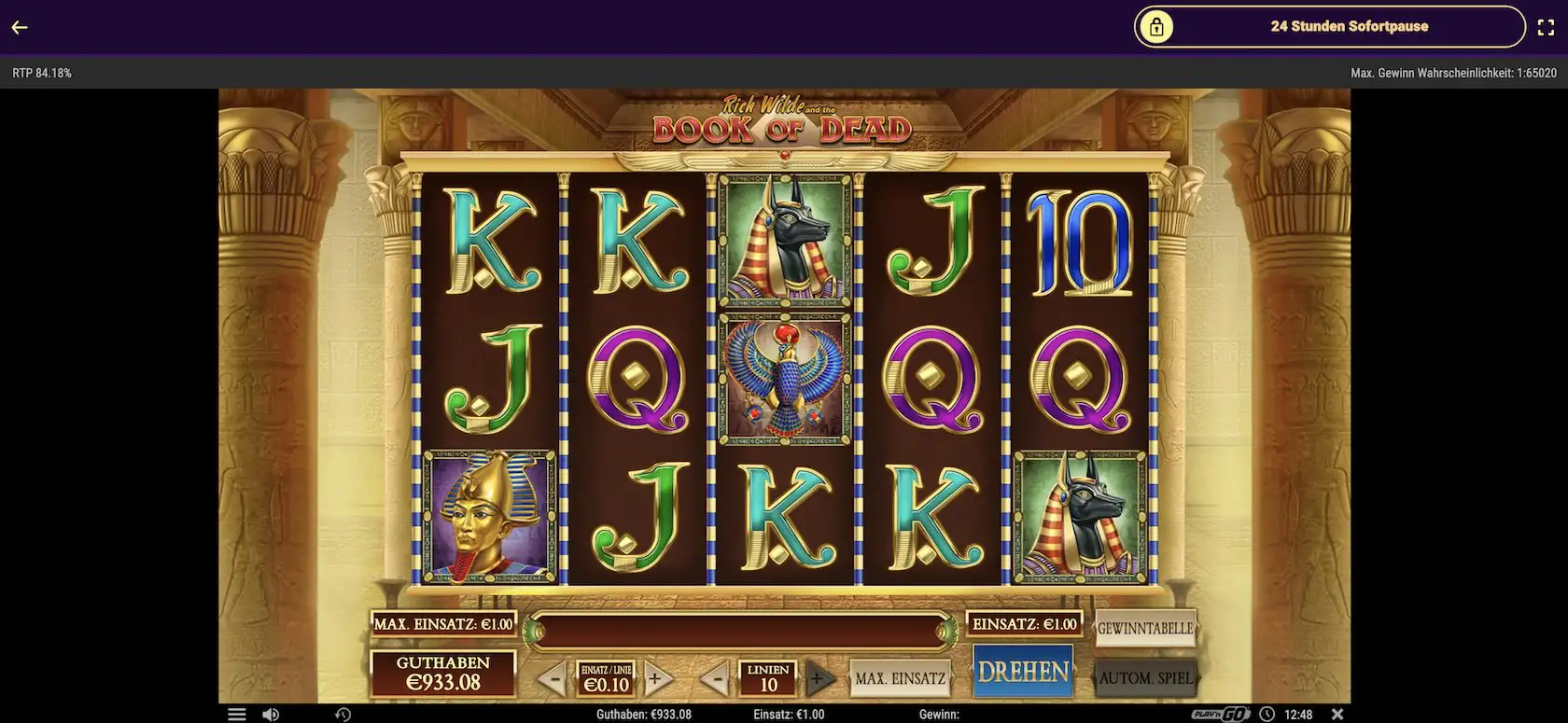Toggle sound with the speaker icon

point(271,715)
